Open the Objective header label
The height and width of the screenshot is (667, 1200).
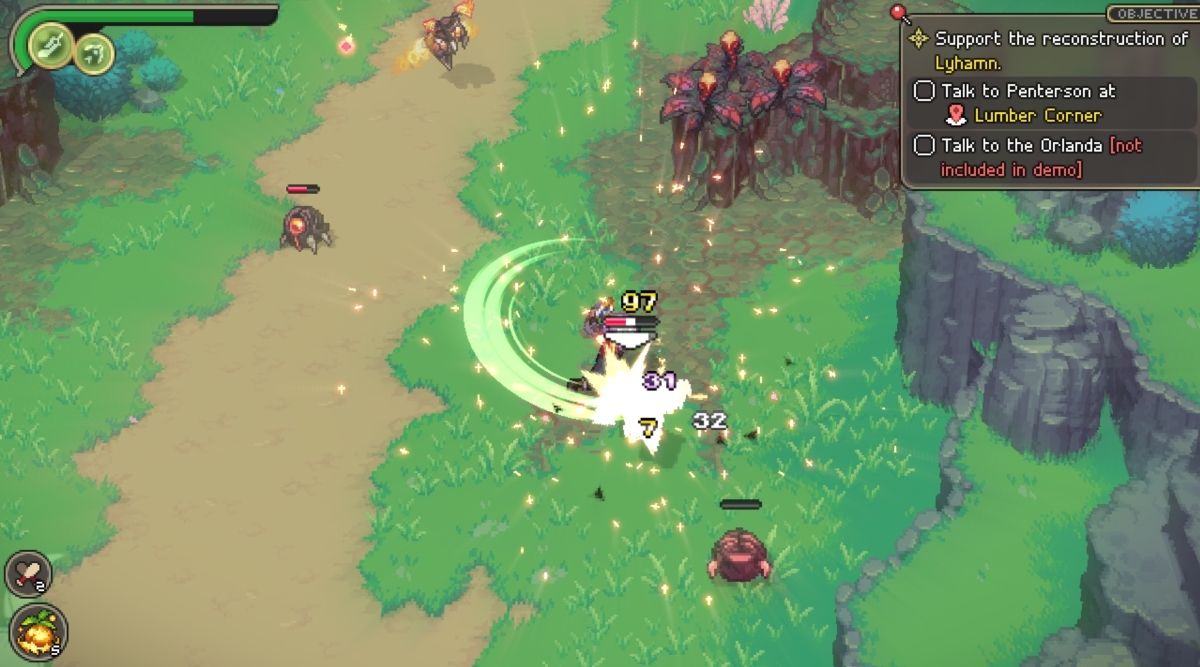point(1152,14)
